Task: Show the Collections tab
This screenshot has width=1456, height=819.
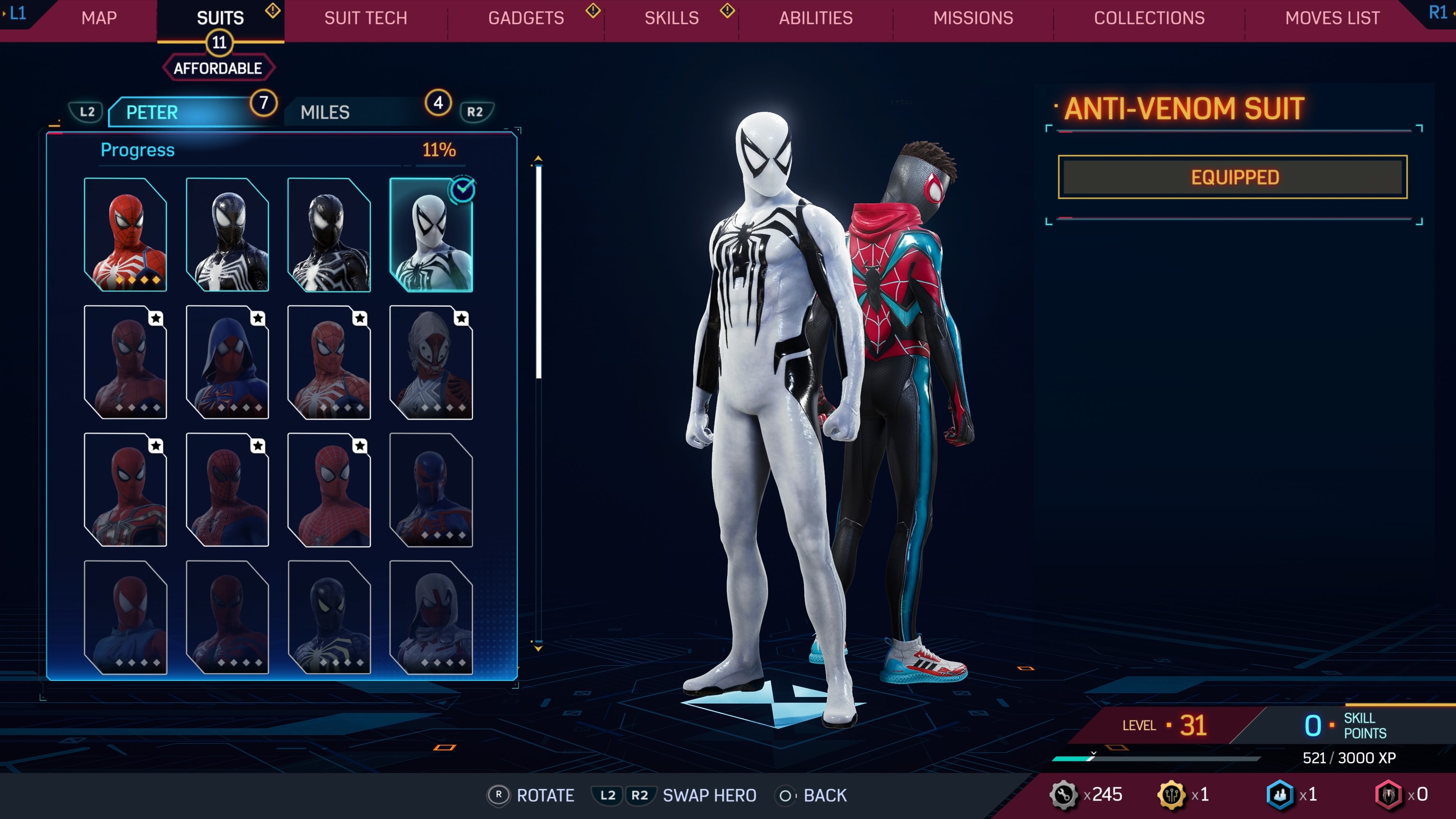Action: [1149, 18]
